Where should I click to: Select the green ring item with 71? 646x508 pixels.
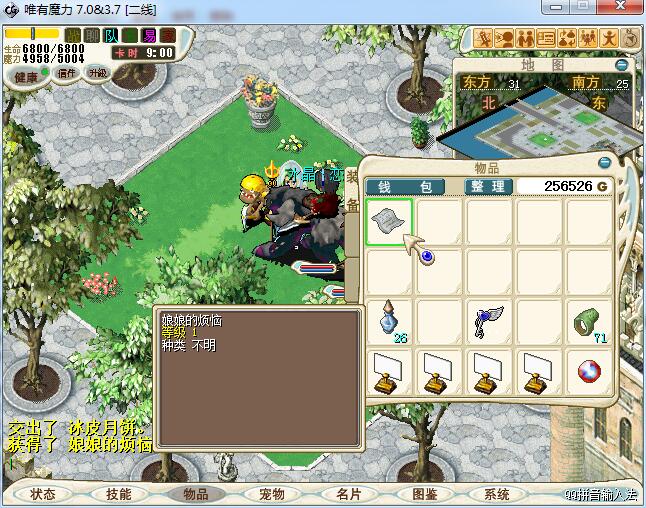[589, 321]
